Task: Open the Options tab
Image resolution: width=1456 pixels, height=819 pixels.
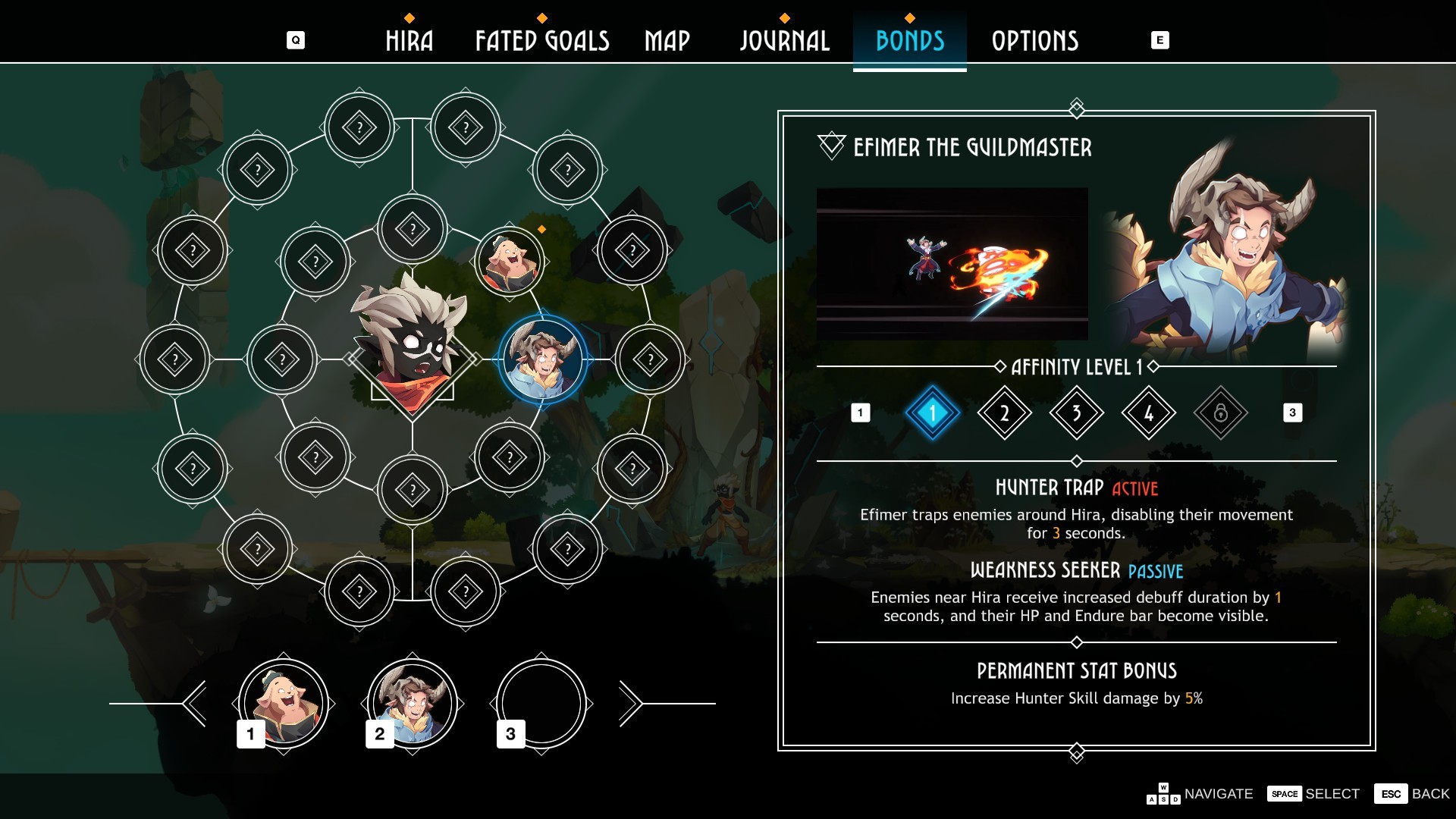Action: (x=1034, y=41)
